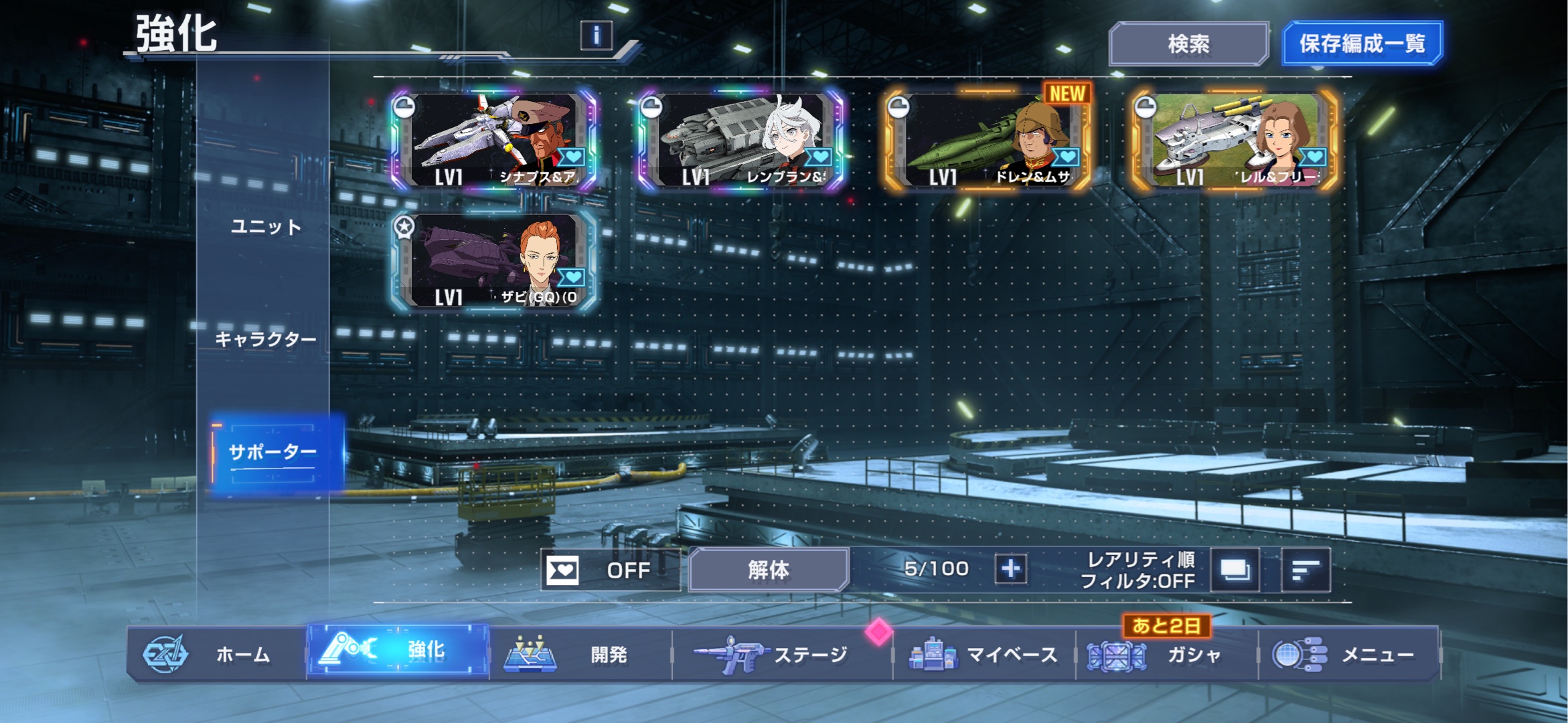Pick the レル&フリー supporter card
1568x723 pixels.
click(x=1235, y=141)
